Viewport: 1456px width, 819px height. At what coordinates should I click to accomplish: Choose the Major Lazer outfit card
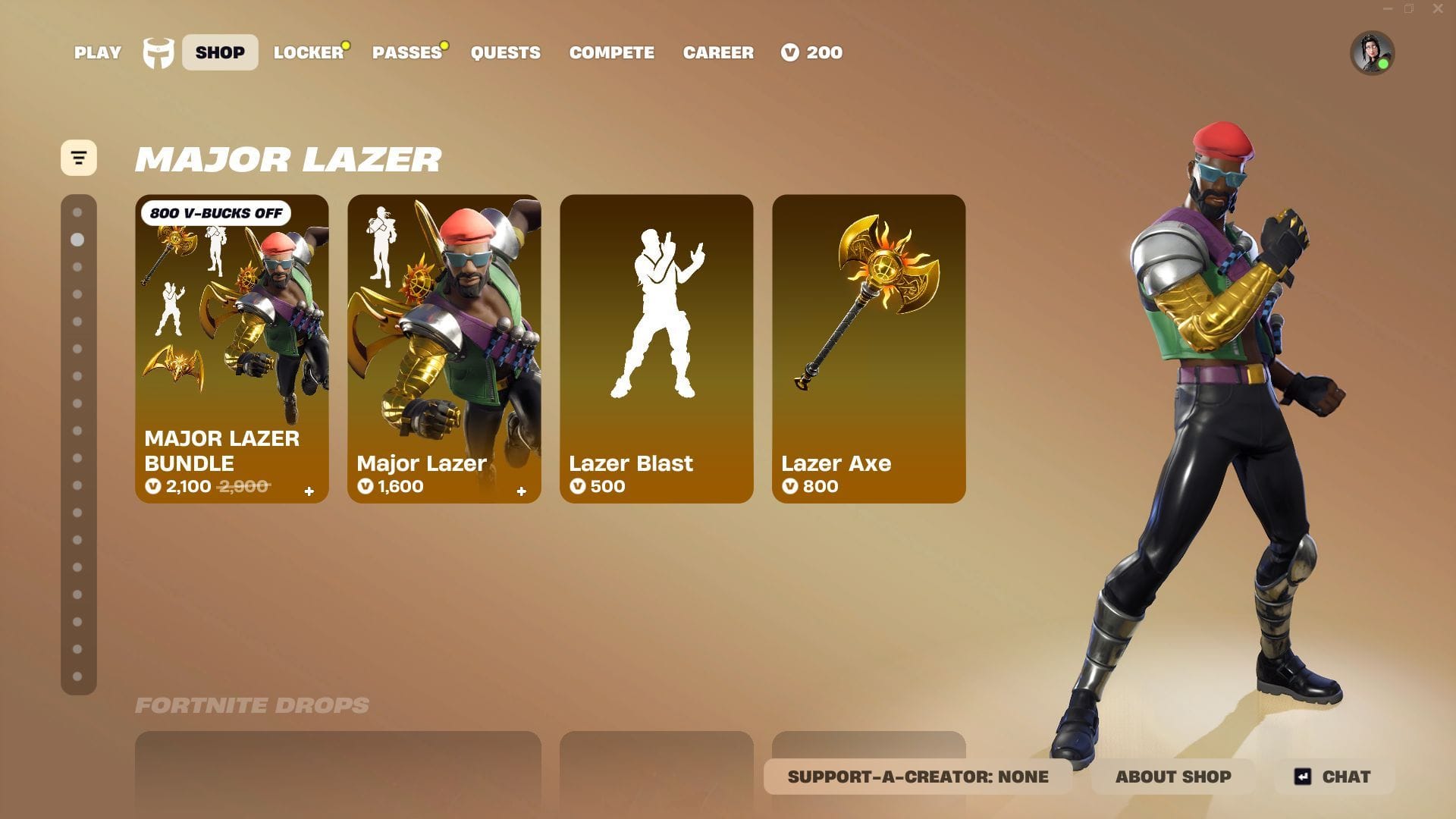[x=444, y=349]
